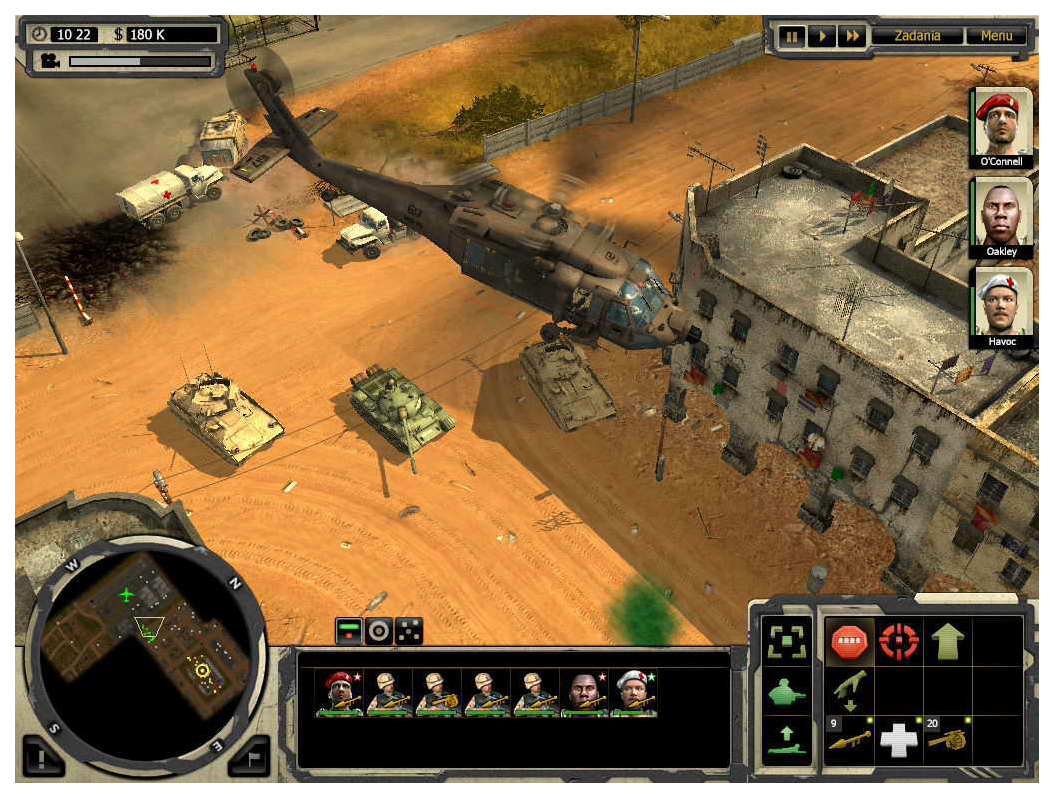Open the Zadania objectives panel
Screen dimensions: 1054x798
pyautogui.click(x=918, y=36)
